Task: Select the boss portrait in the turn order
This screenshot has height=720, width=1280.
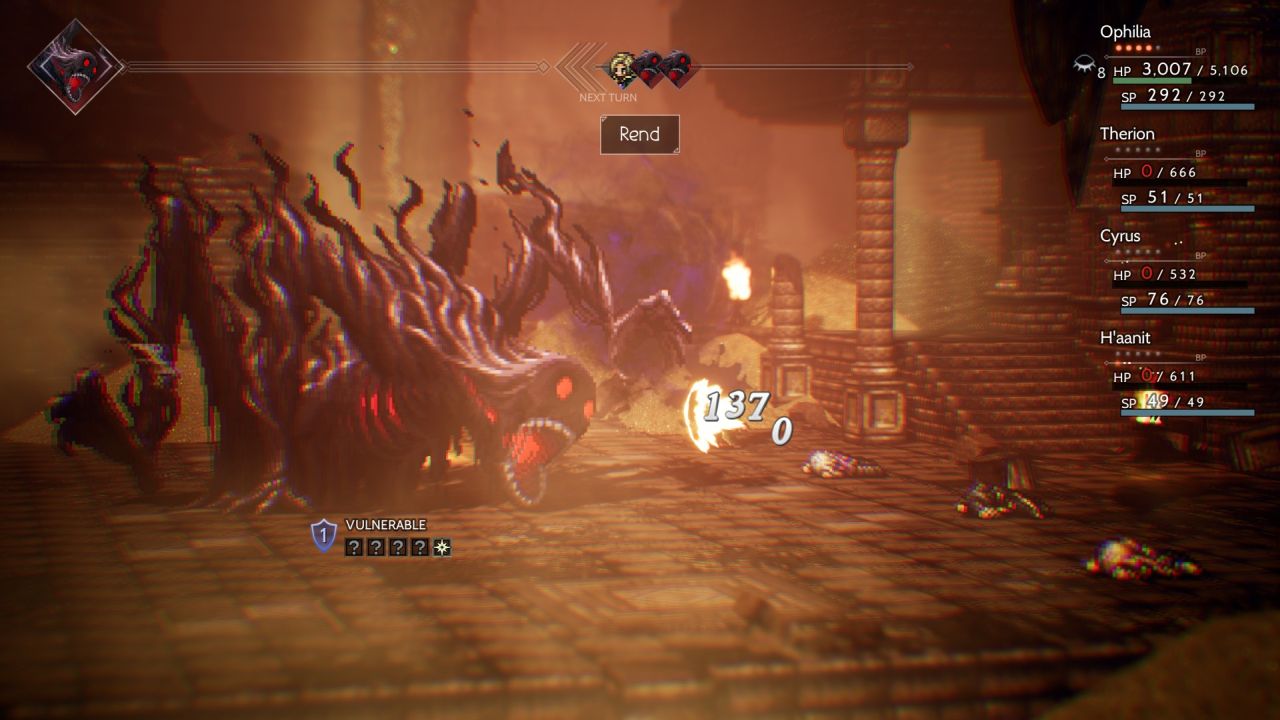Action: 75,67
